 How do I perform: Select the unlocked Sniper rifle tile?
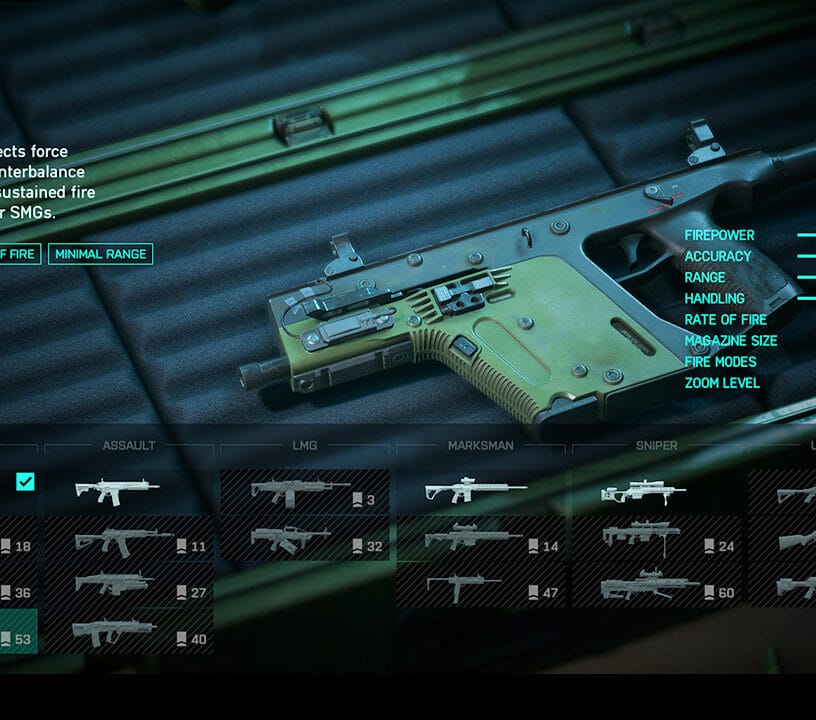click(x=658, y=491)
